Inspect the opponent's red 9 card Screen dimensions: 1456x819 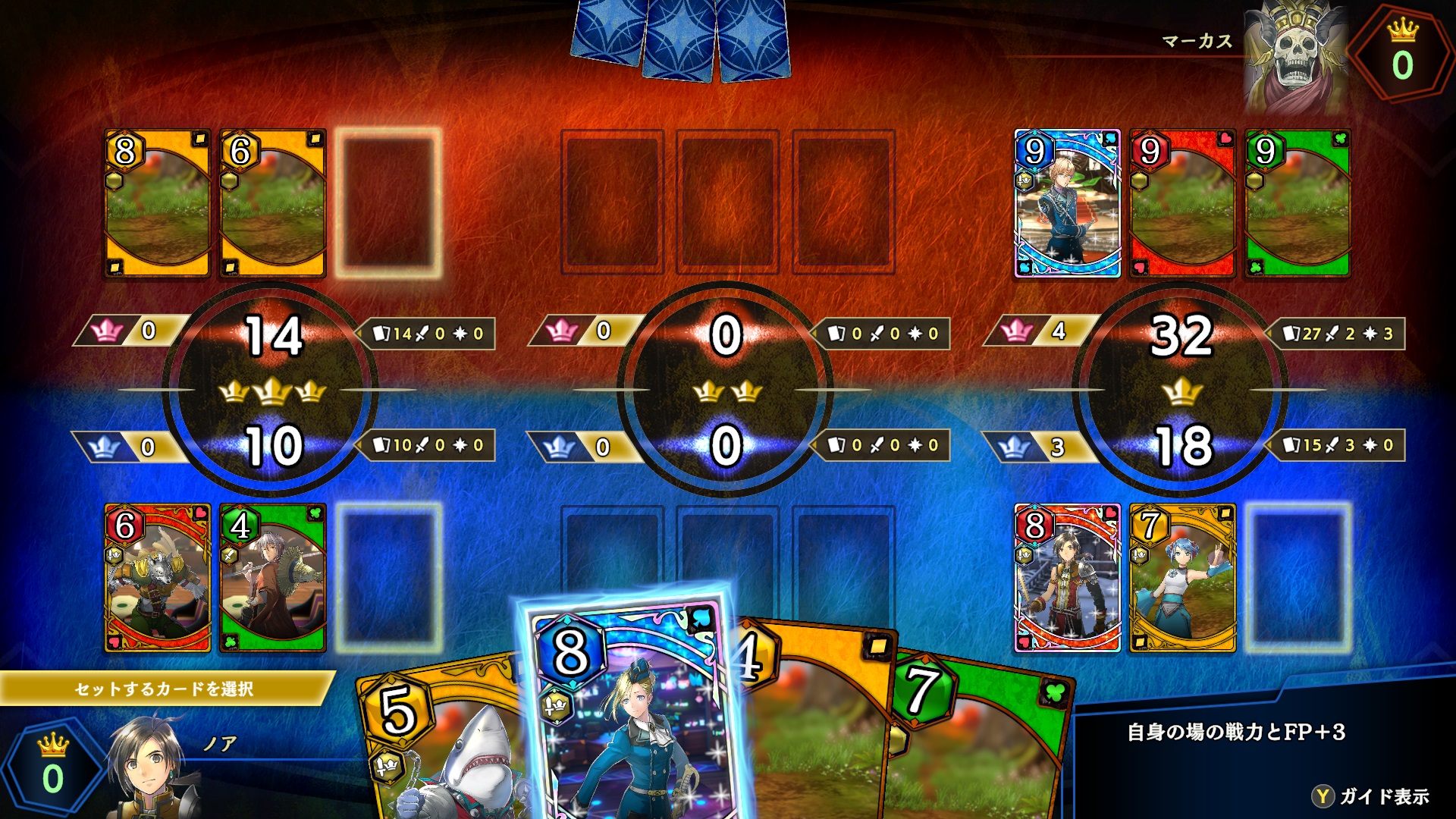(x=1182, y=203)
